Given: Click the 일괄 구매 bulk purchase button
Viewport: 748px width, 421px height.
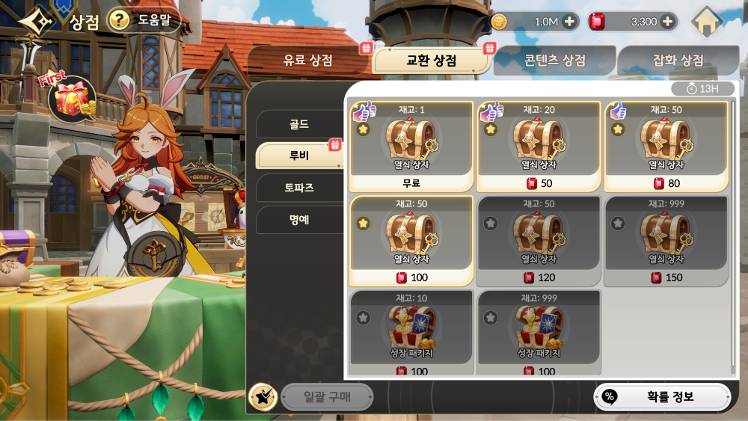Looking at the screenshot, I should [x=326, y=396].
